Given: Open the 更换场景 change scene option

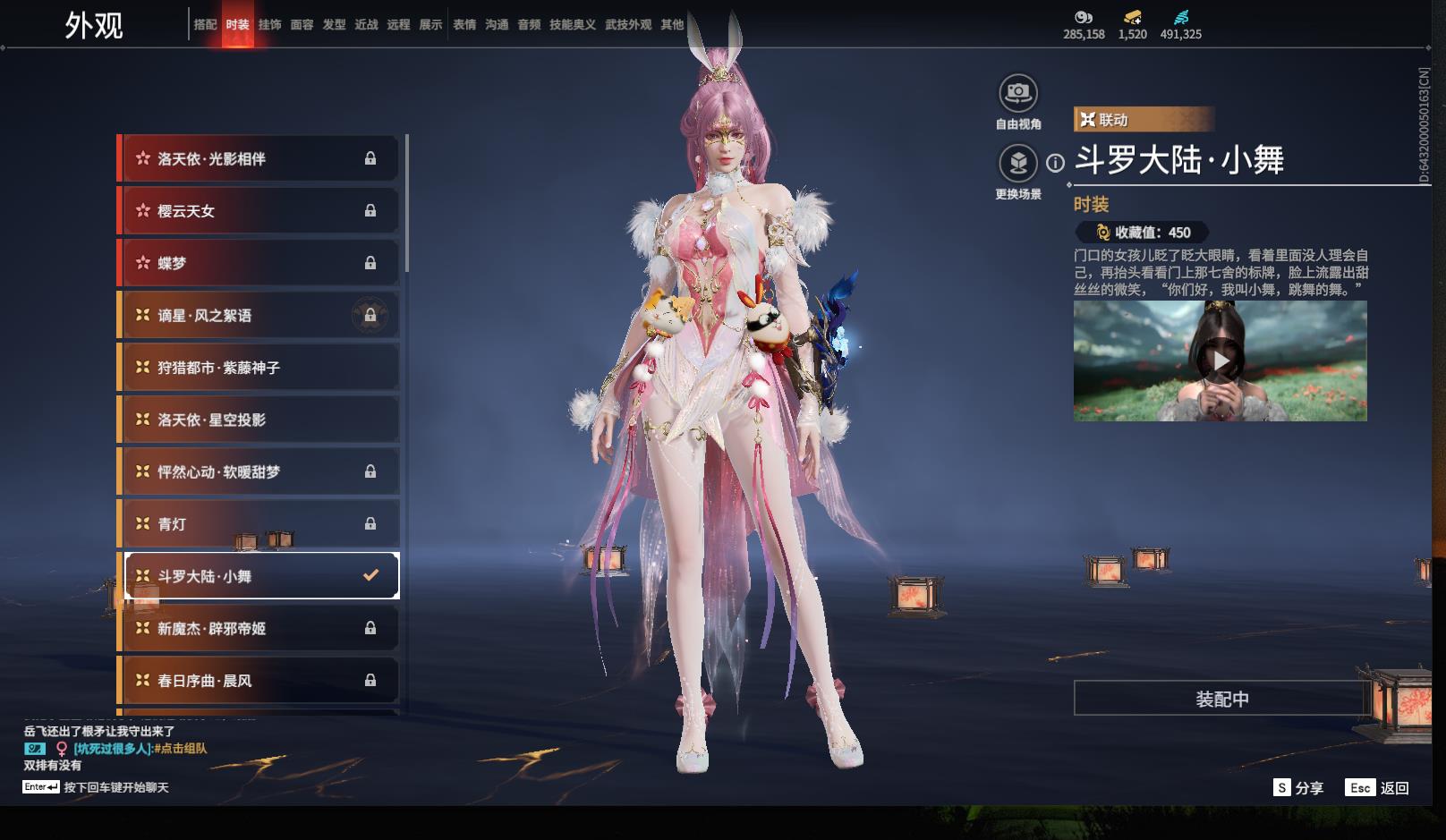Looking at the screenshot, I should coord(1017,164).
